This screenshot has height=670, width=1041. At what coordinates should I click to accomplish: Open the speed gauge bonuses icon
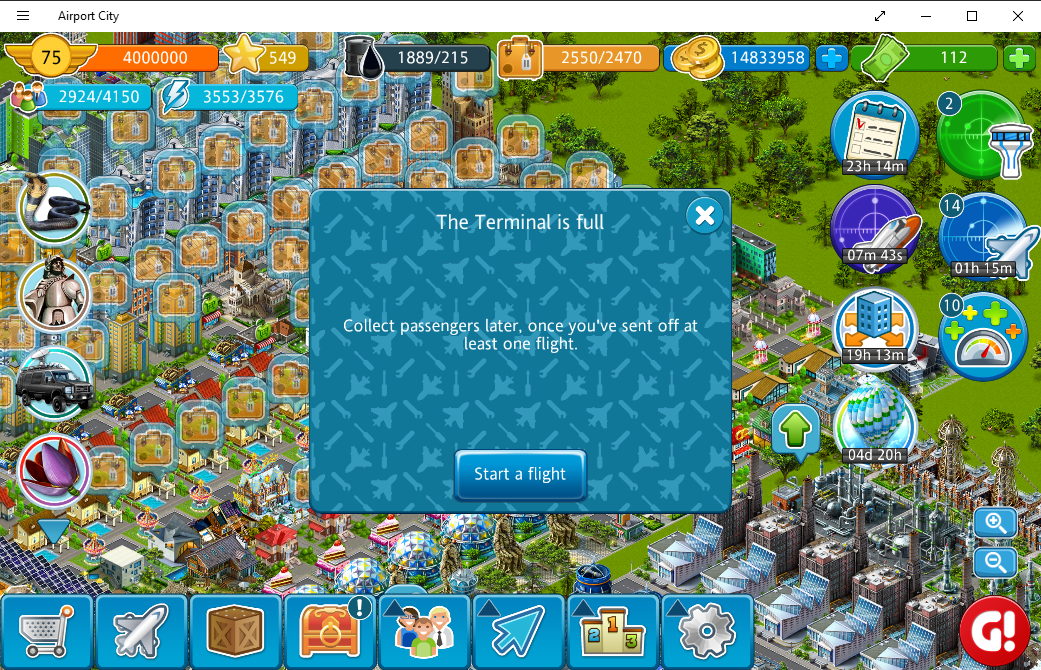[982, 337]
